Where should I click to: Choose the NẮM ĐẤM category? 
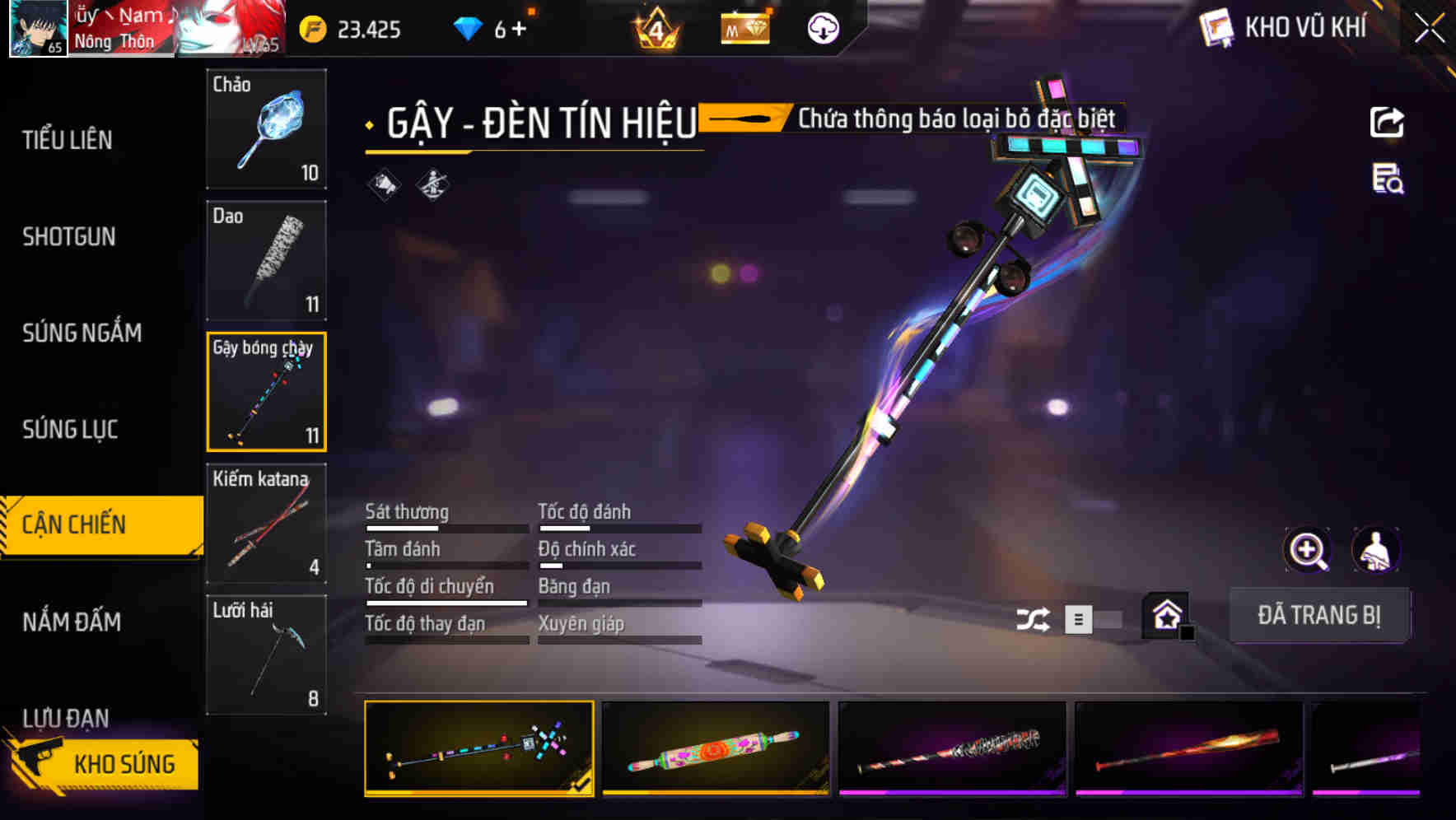coord(72,622)
